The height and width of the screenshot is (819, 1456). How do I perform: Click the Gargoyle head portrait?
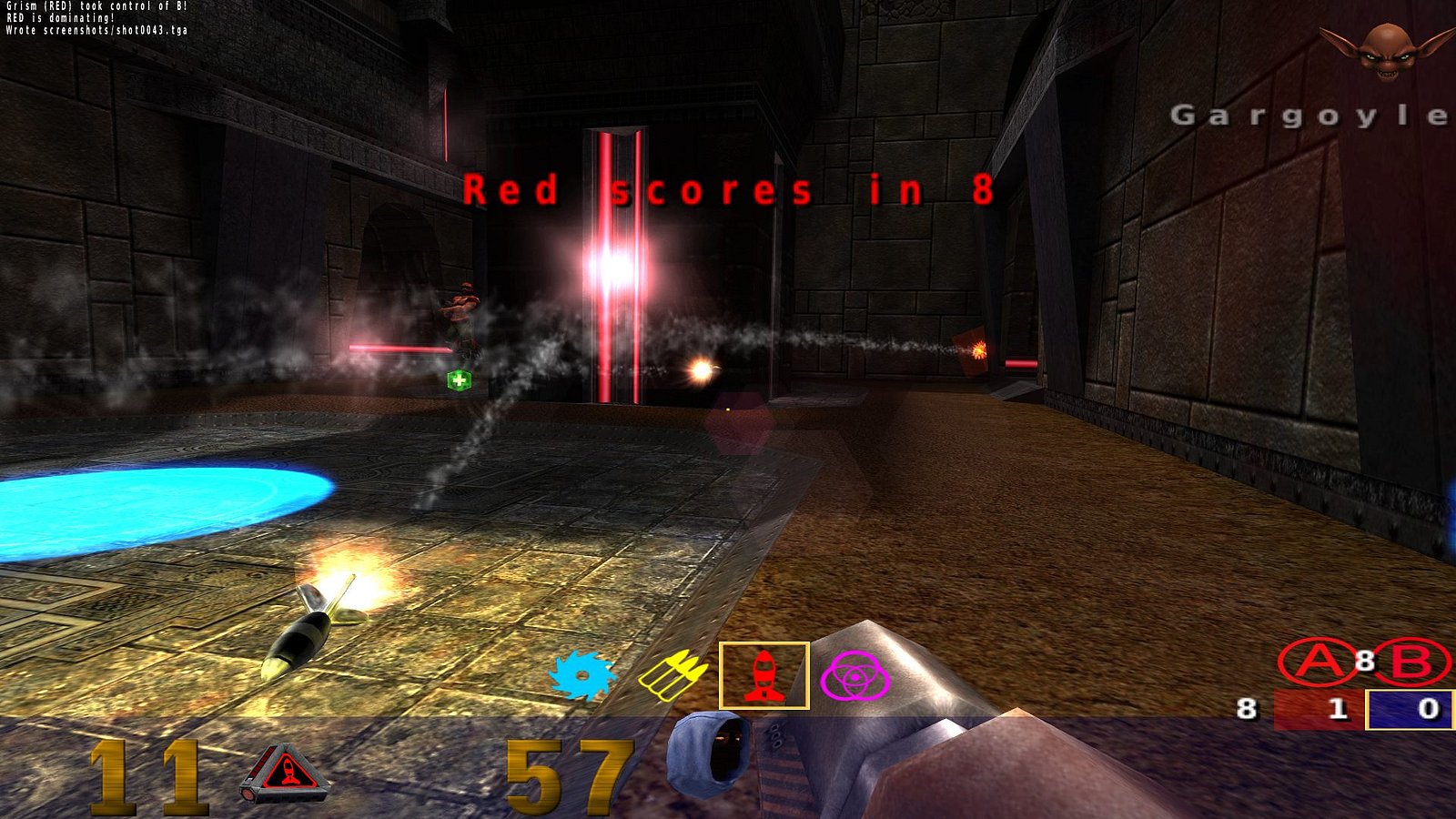1386,49
